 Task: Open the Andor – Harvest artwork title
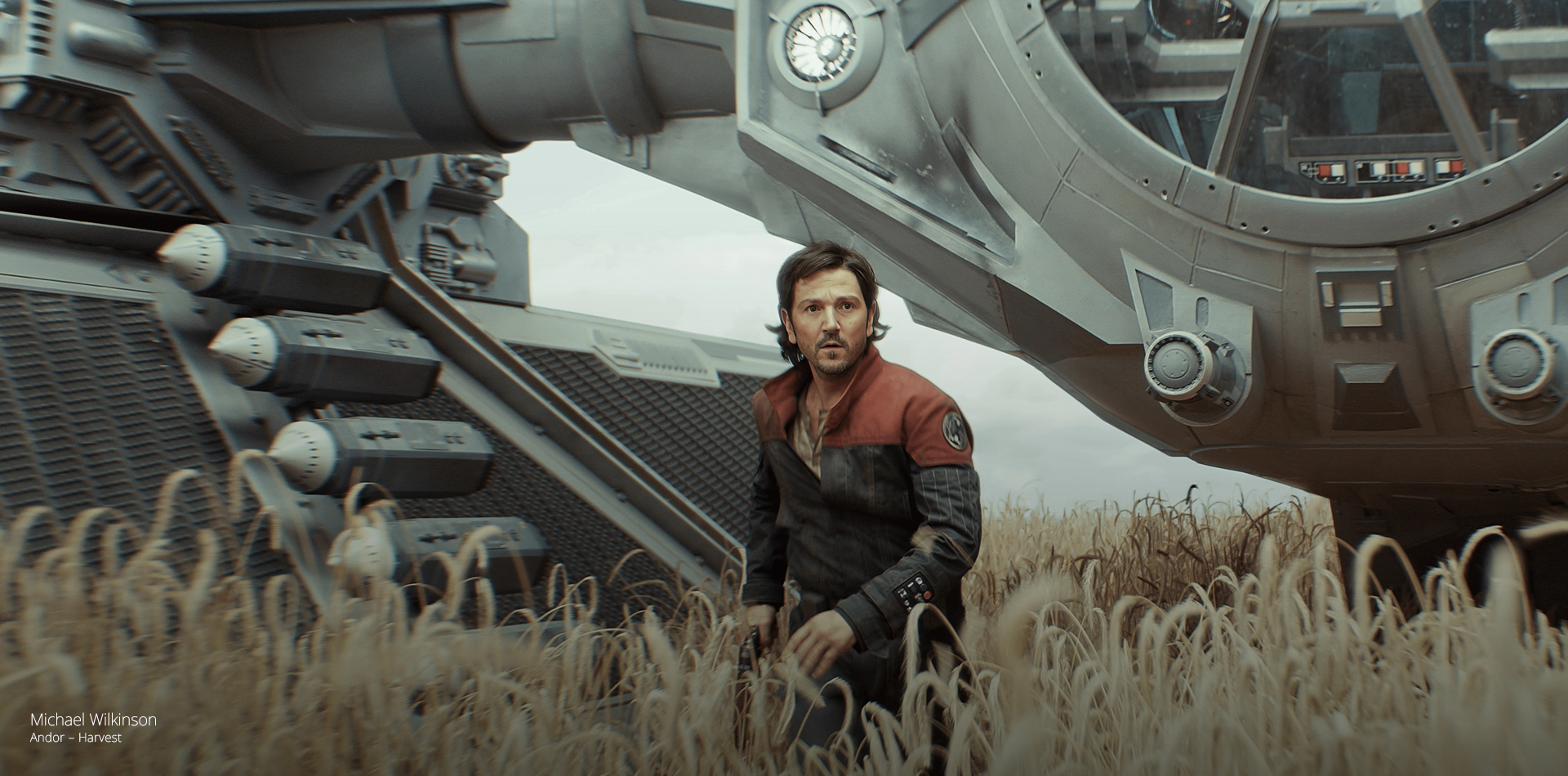75,738
